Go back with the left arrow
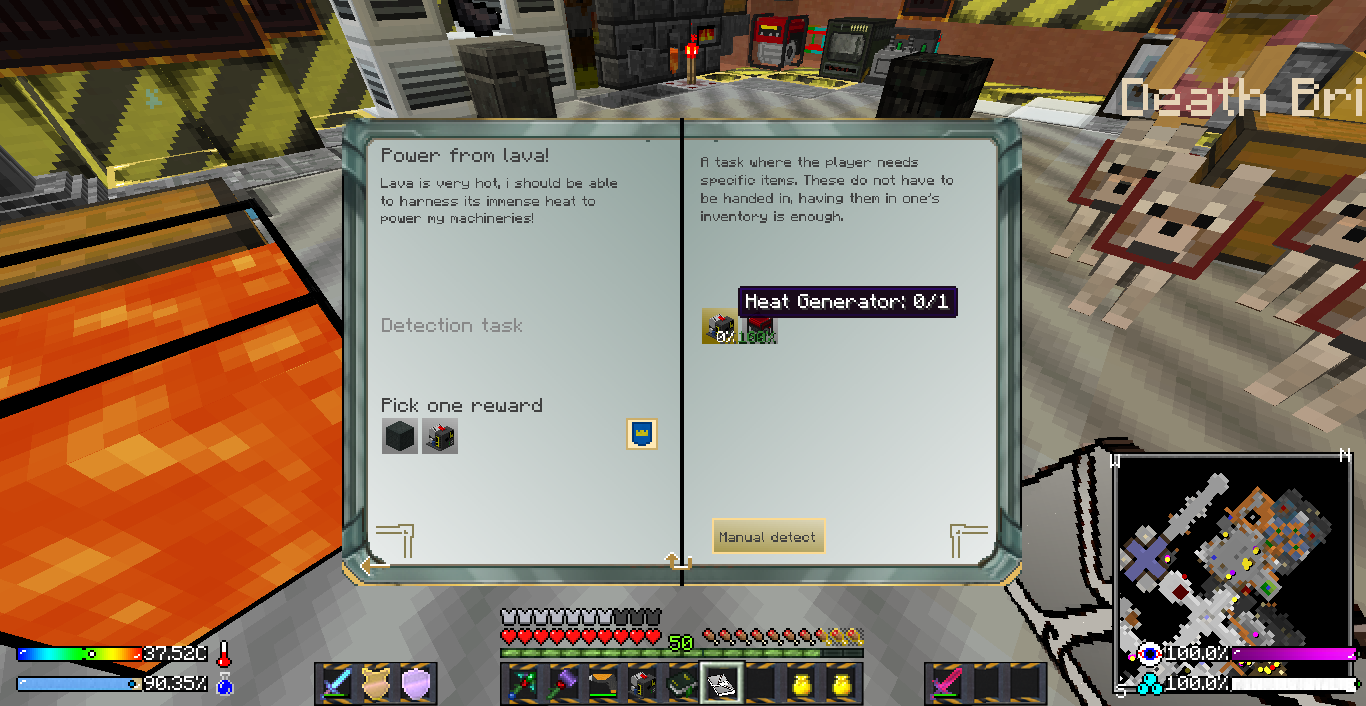1366x706 pixels. tap(375, 565)
